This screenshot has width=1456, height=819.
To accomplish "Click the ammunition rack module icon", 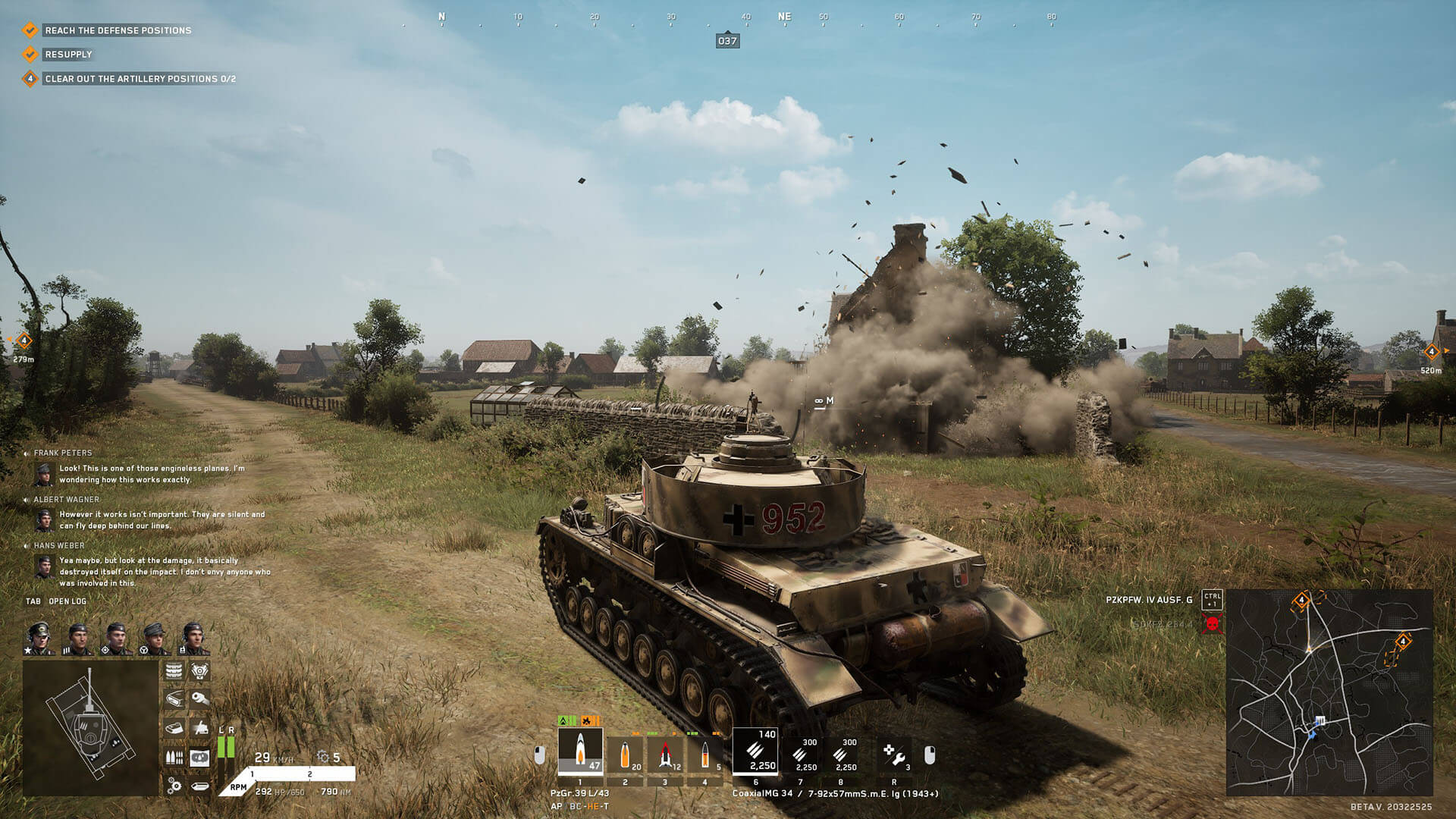I will tap(174, 757).
